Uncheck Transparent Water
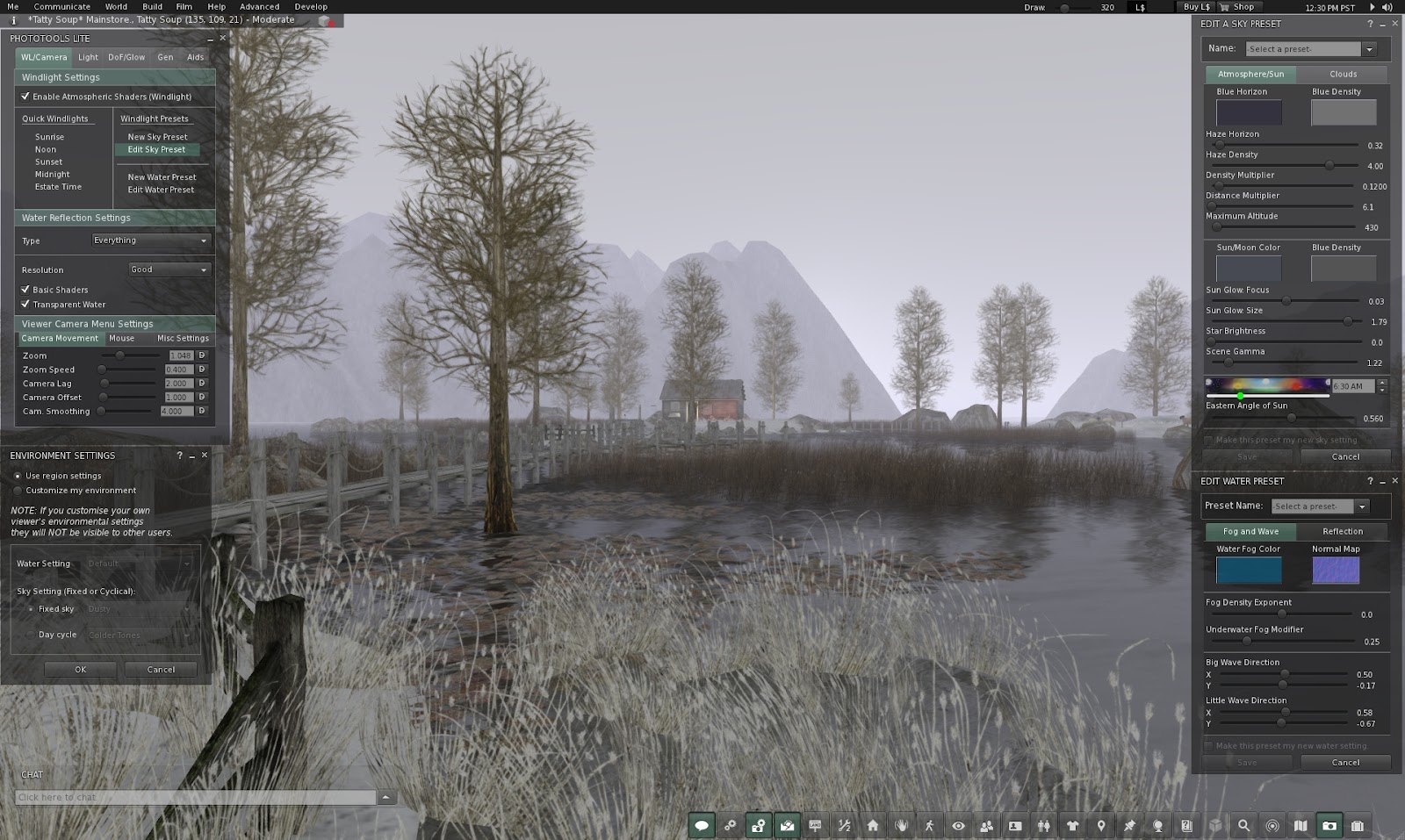 (x=26, y=304)
